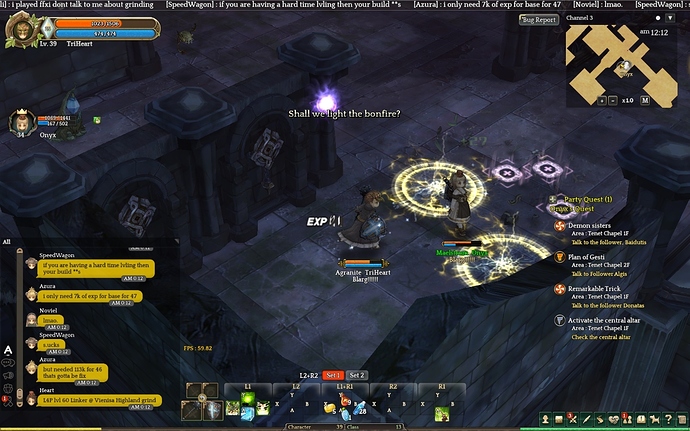This screenshot has width=690, height=431.
Task: Use the red potion in the hotbar
Action: click(345, 400)
